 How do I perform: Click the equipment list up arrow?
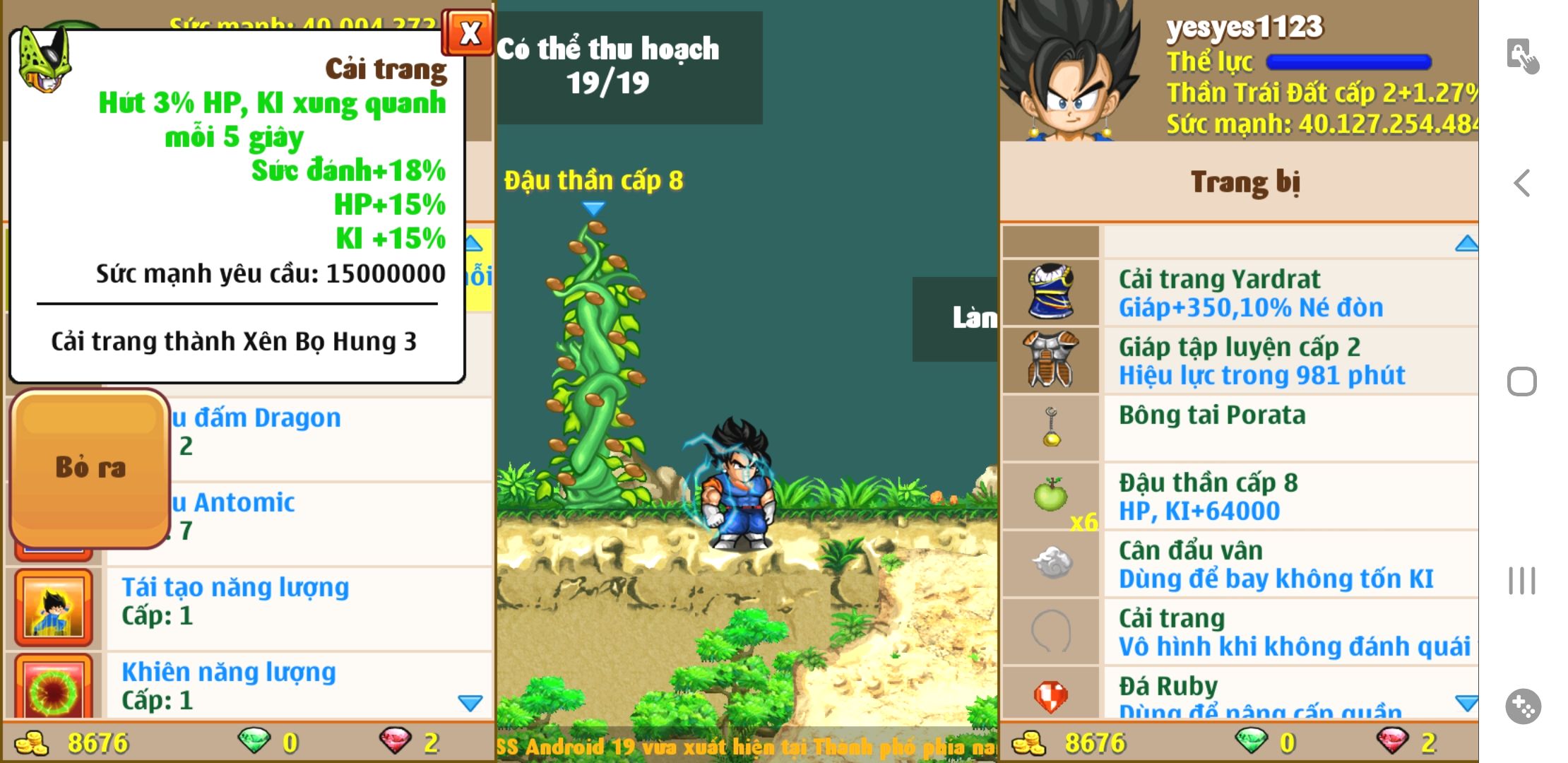point(1466,244)
